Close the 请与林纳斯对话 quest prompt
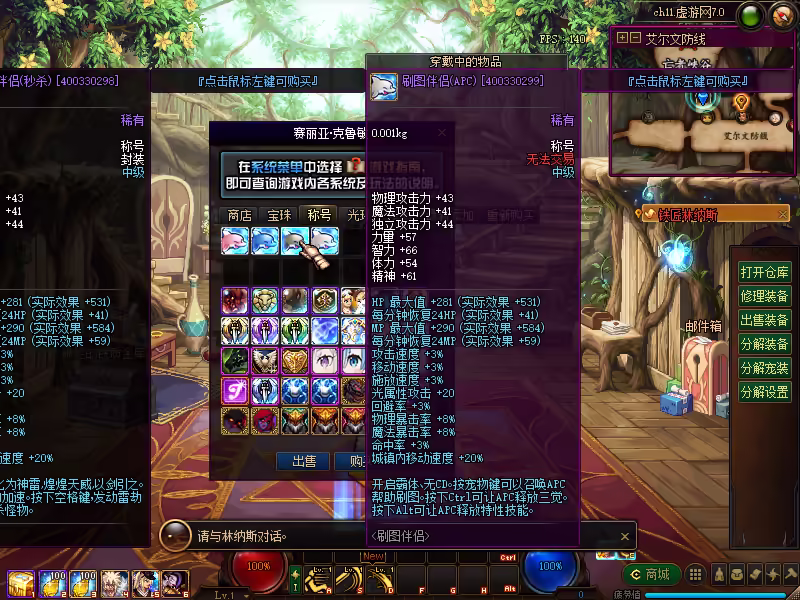 coord(625,536)
